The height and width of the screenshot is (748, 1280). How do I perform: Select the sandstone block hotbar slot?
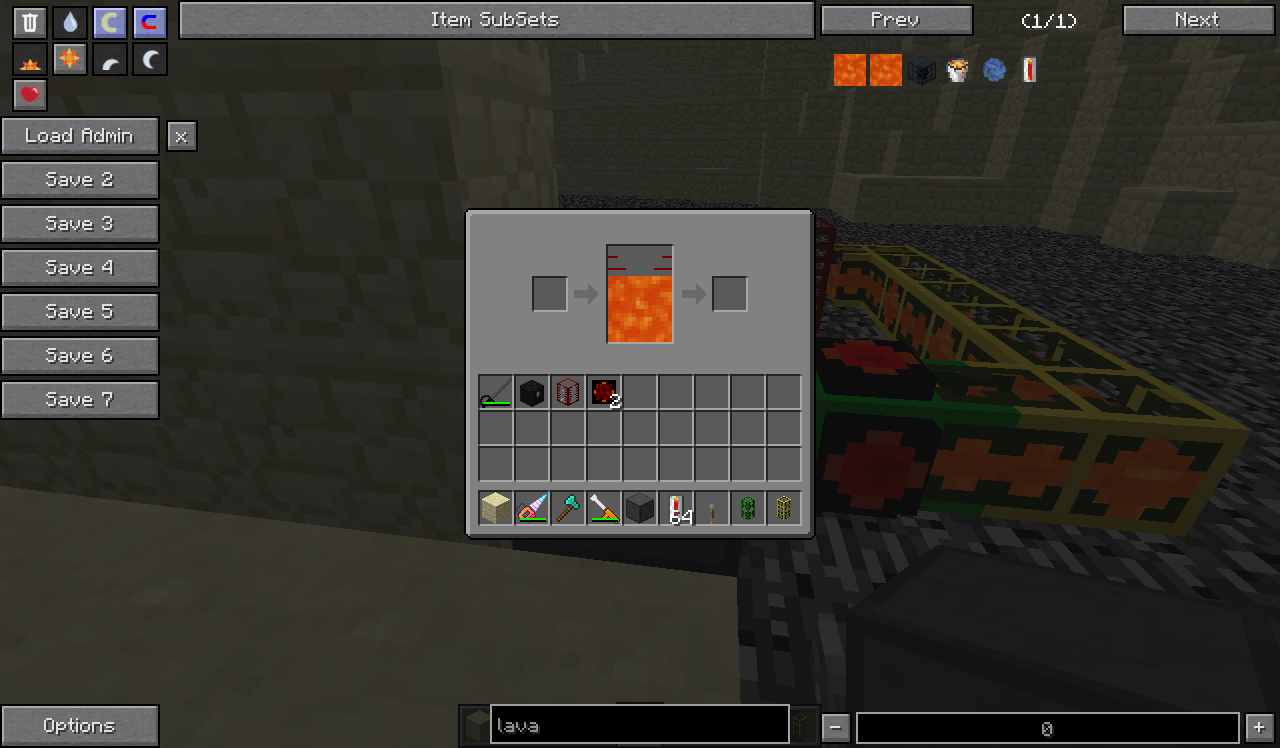coord(496,508)
